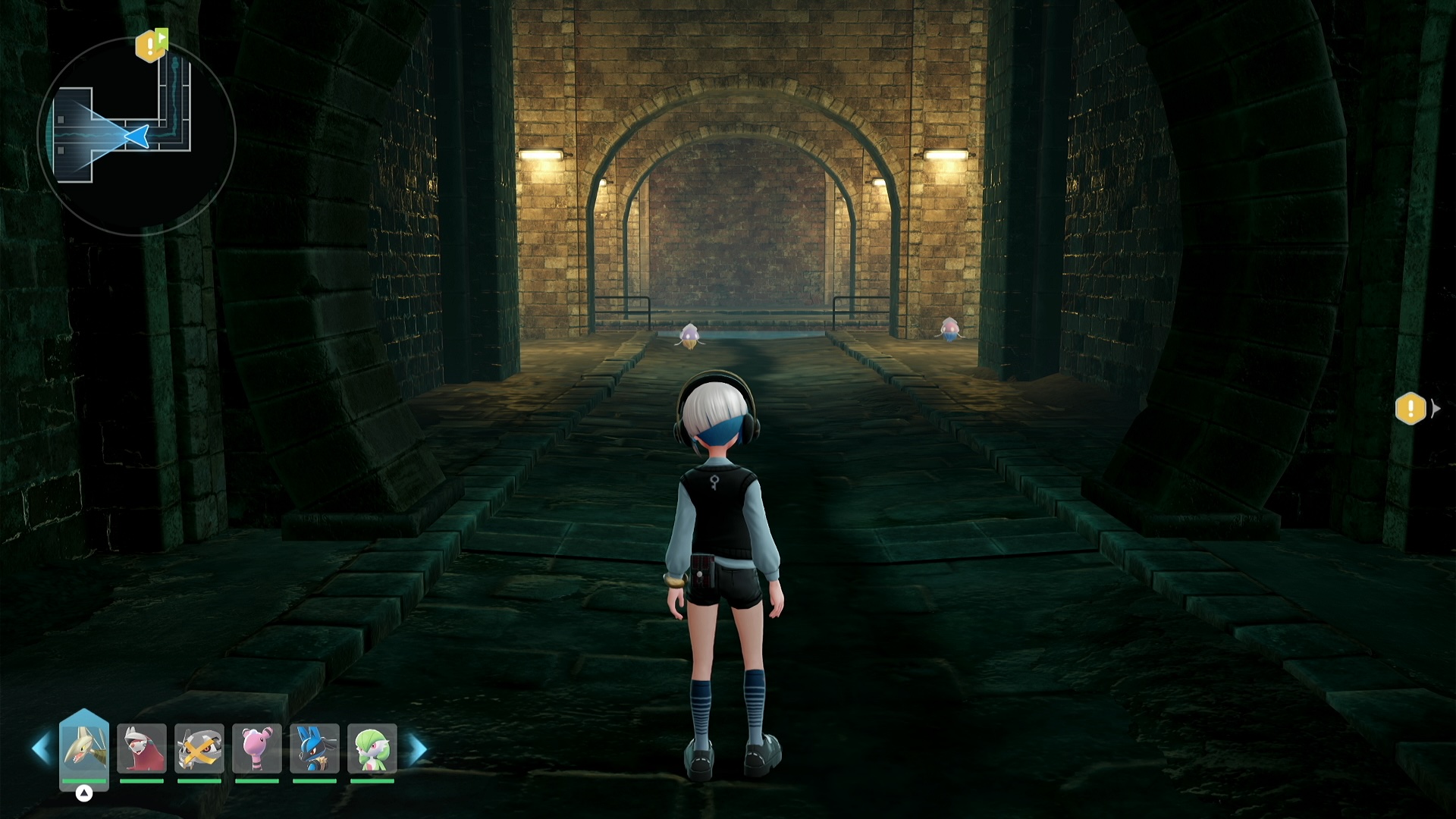
Task: Select the quest marker on the minimap
Action: coord(151,46)
